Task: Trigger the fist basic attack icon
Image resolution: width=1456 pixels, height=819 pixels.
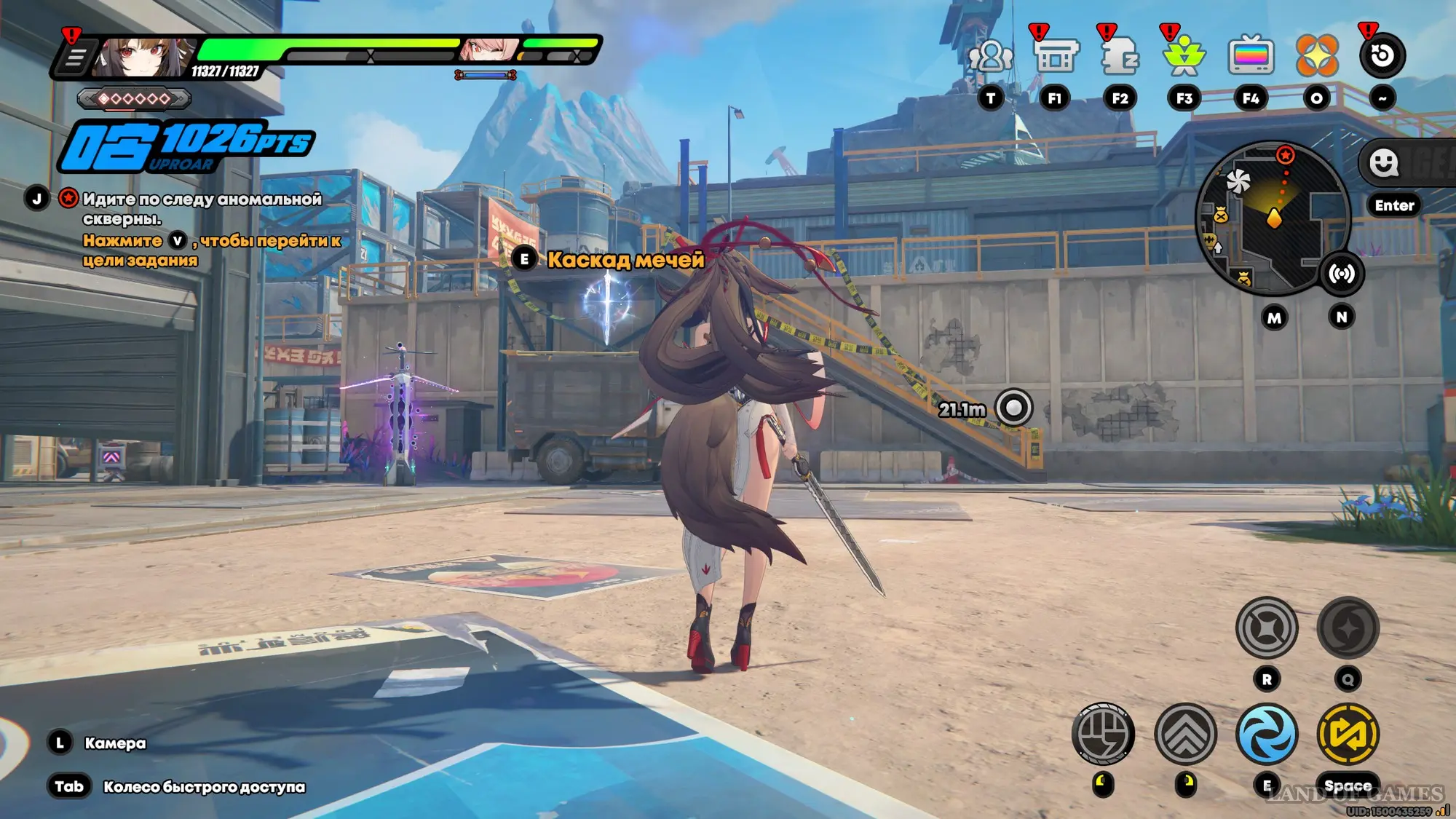Action: point(1103,734)
